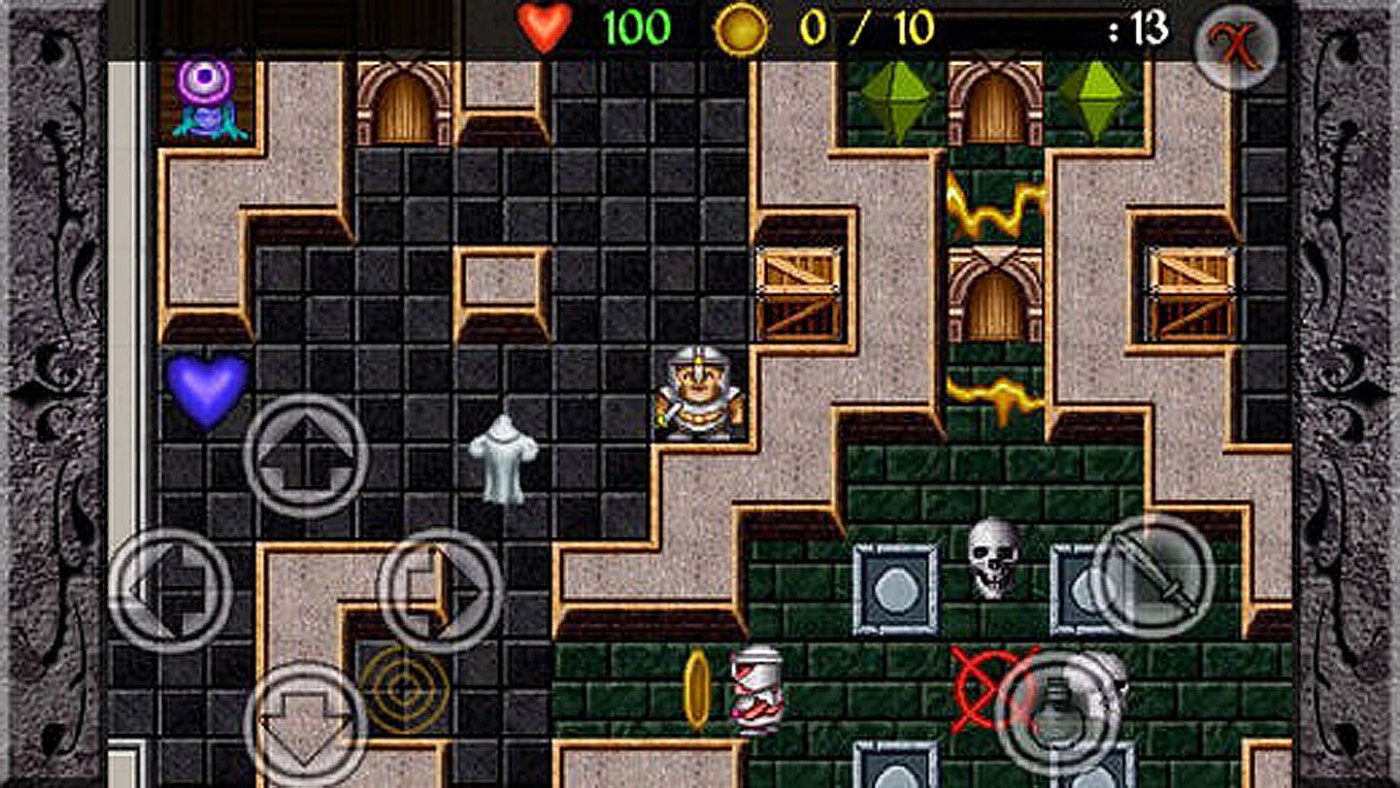
Task: Tap the right arrow movement button
Action: coord(439,590)
